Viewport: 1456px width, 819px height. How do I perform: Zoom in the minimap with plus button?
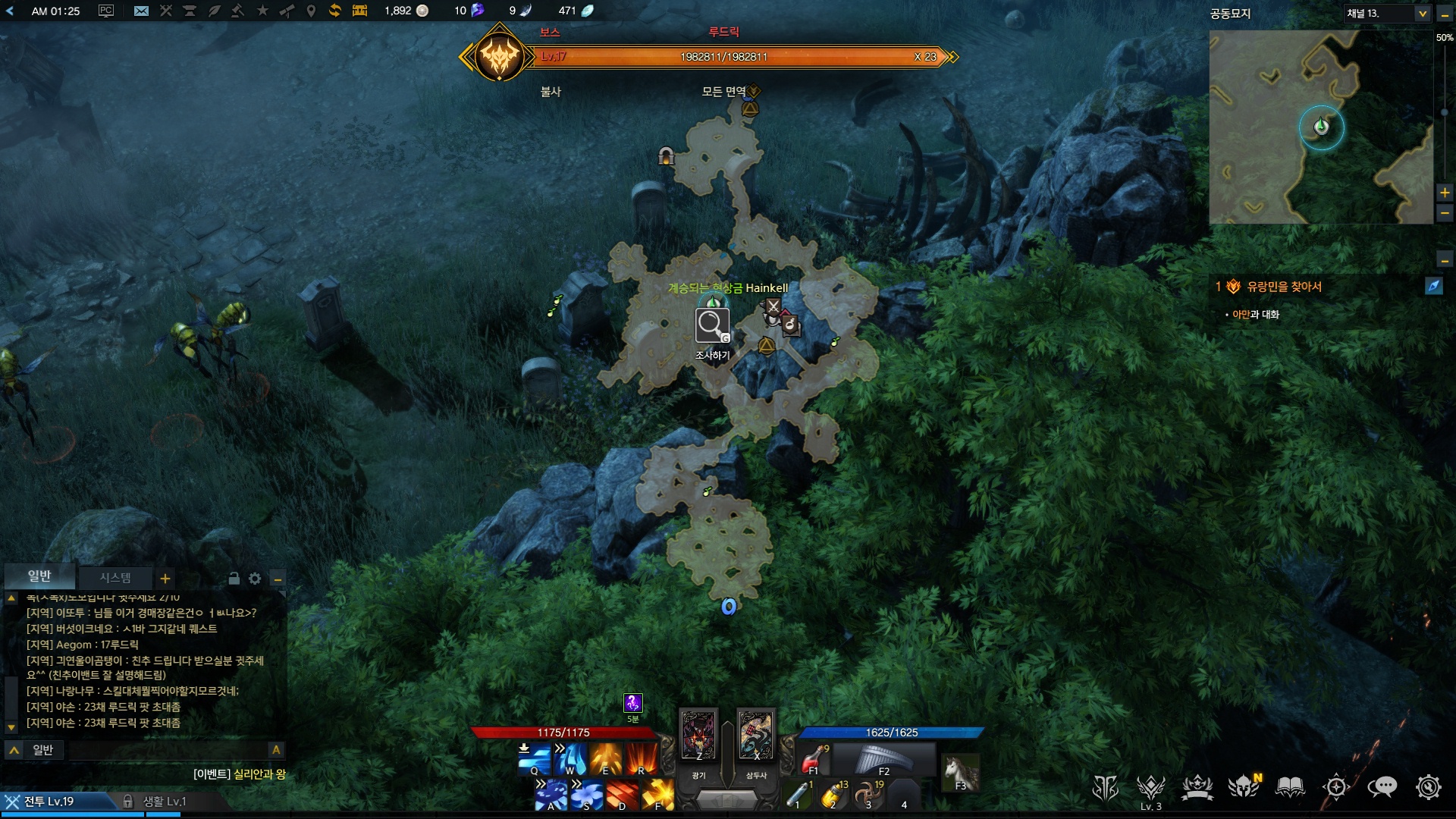click(x=1445, y=193)
